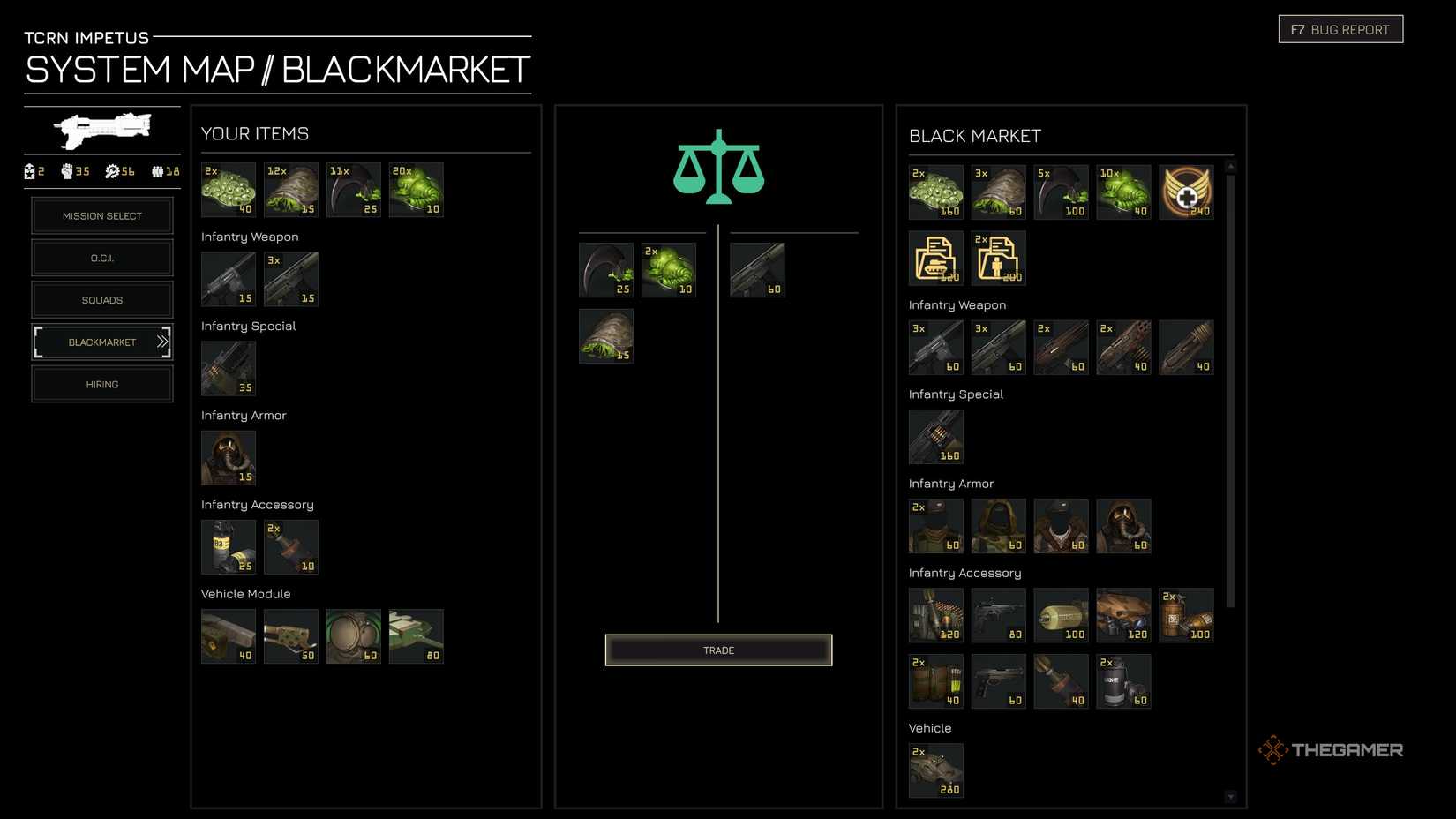
Task: Click the star rank icon showing 2
Action: pos(29,172)
